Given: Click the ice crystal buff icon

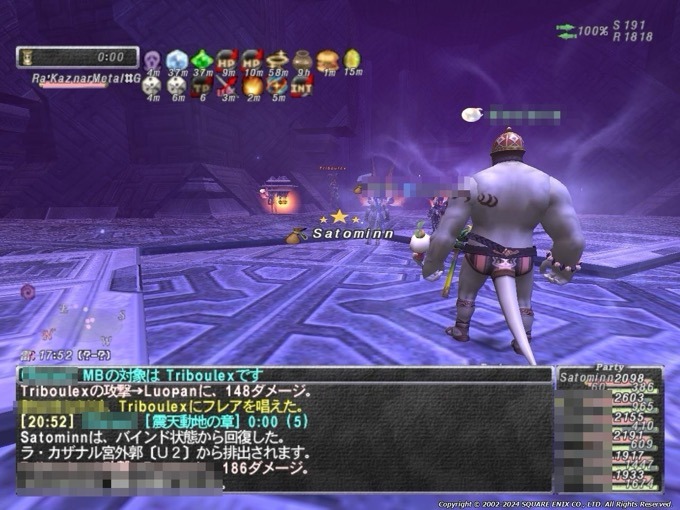Looking at the screenshot, I should point(177,60).
